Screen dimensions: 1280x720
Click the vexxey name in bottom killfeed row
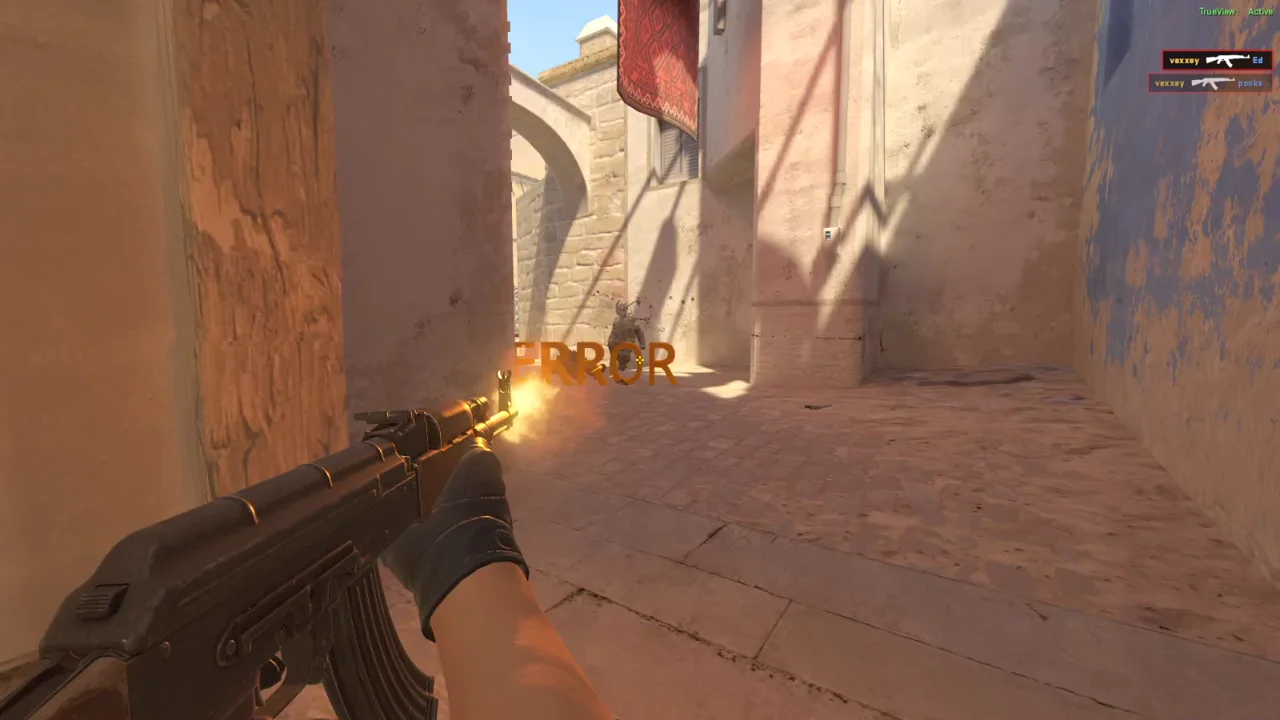click(x=1172, y=83)
